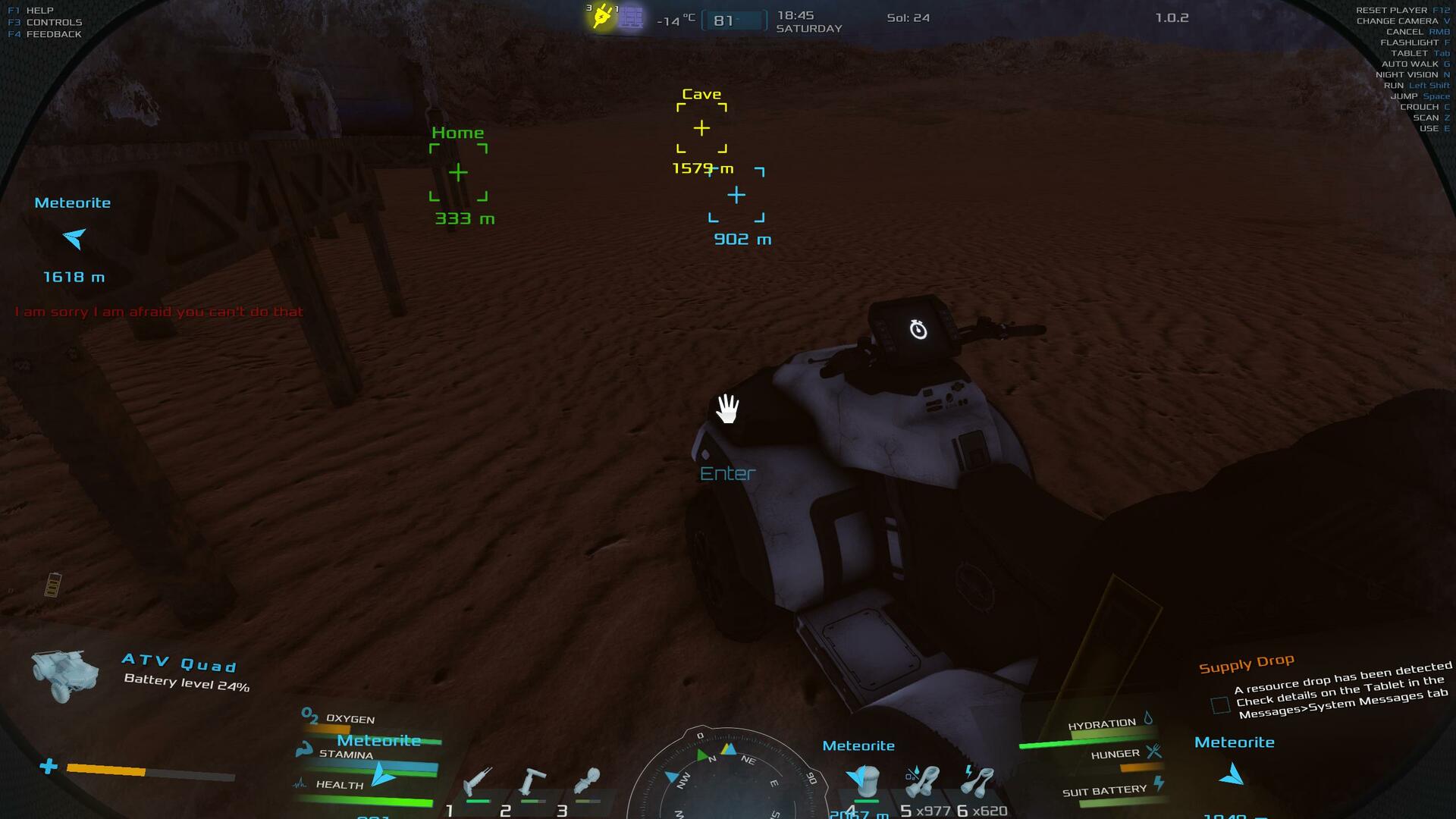Click the purple solar panel icon
Image resolution: width=1456 pixels, height=819 pixels.
click(632, 17)
